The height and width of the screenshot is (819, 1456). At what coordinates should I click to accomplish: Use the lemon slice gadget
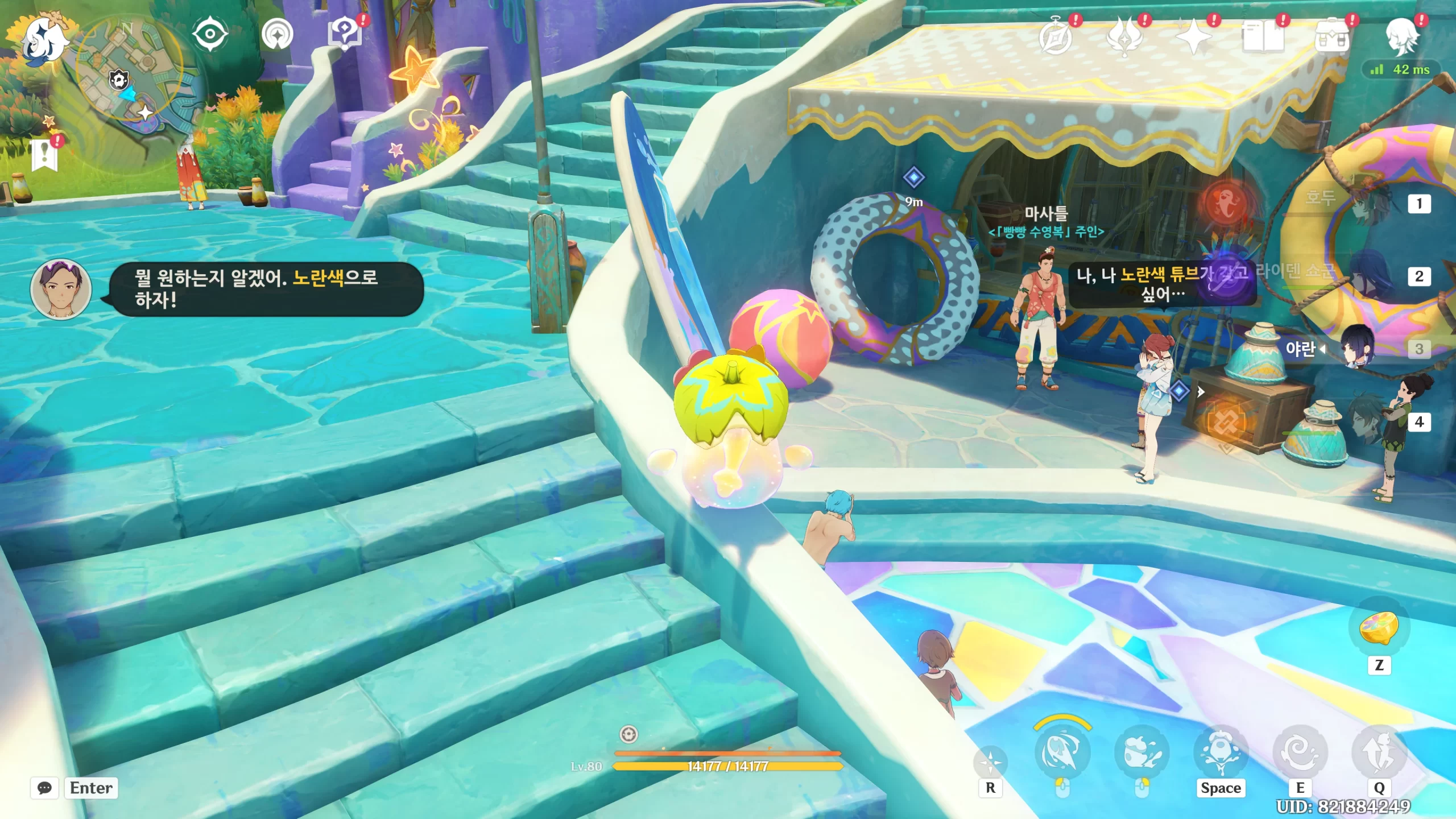[1379, 628]
